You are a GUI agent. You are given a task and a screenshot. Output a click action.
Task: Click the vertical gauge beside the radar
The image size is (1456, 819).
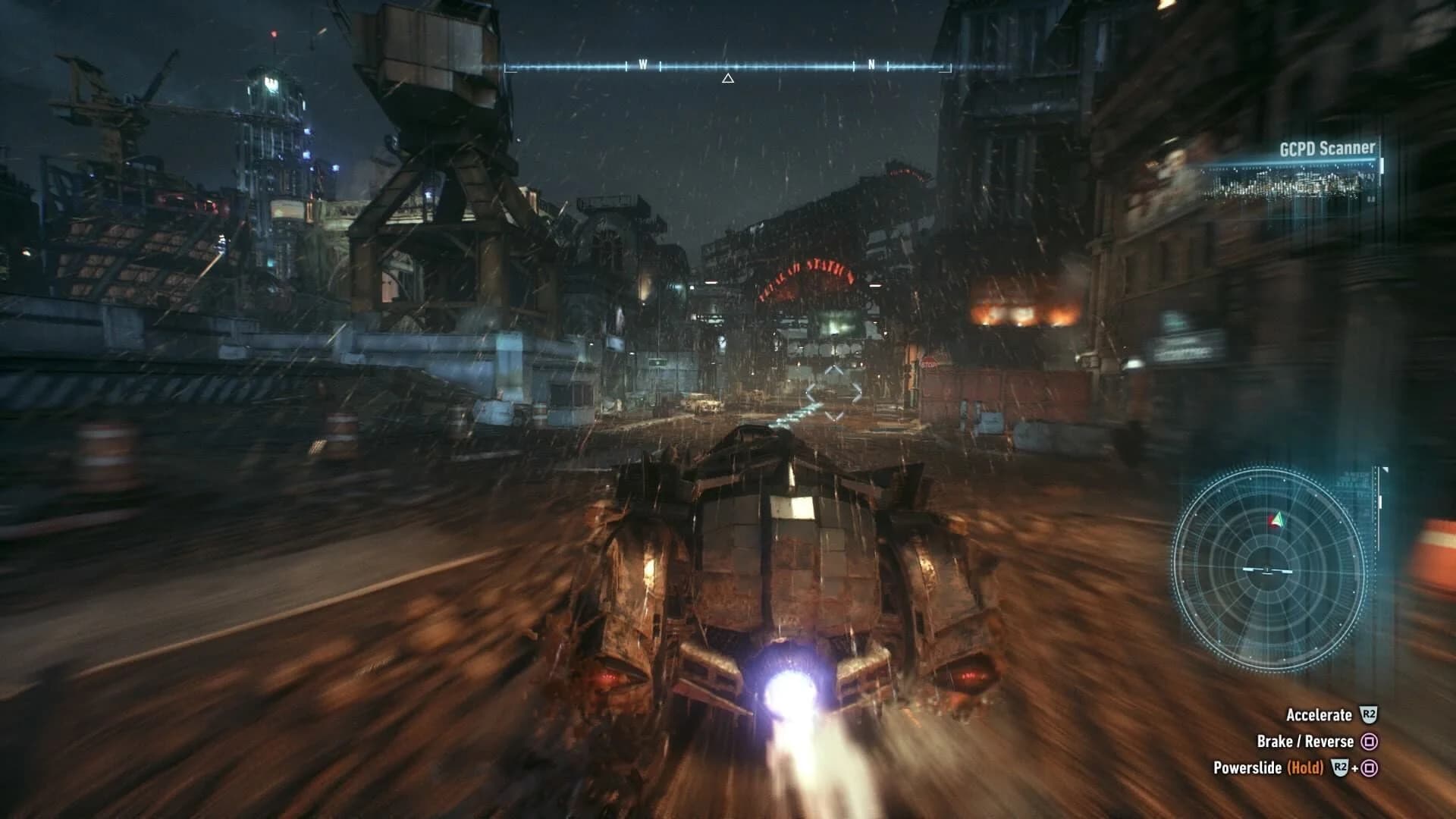pyautogui.click(x=1379, y=508)
